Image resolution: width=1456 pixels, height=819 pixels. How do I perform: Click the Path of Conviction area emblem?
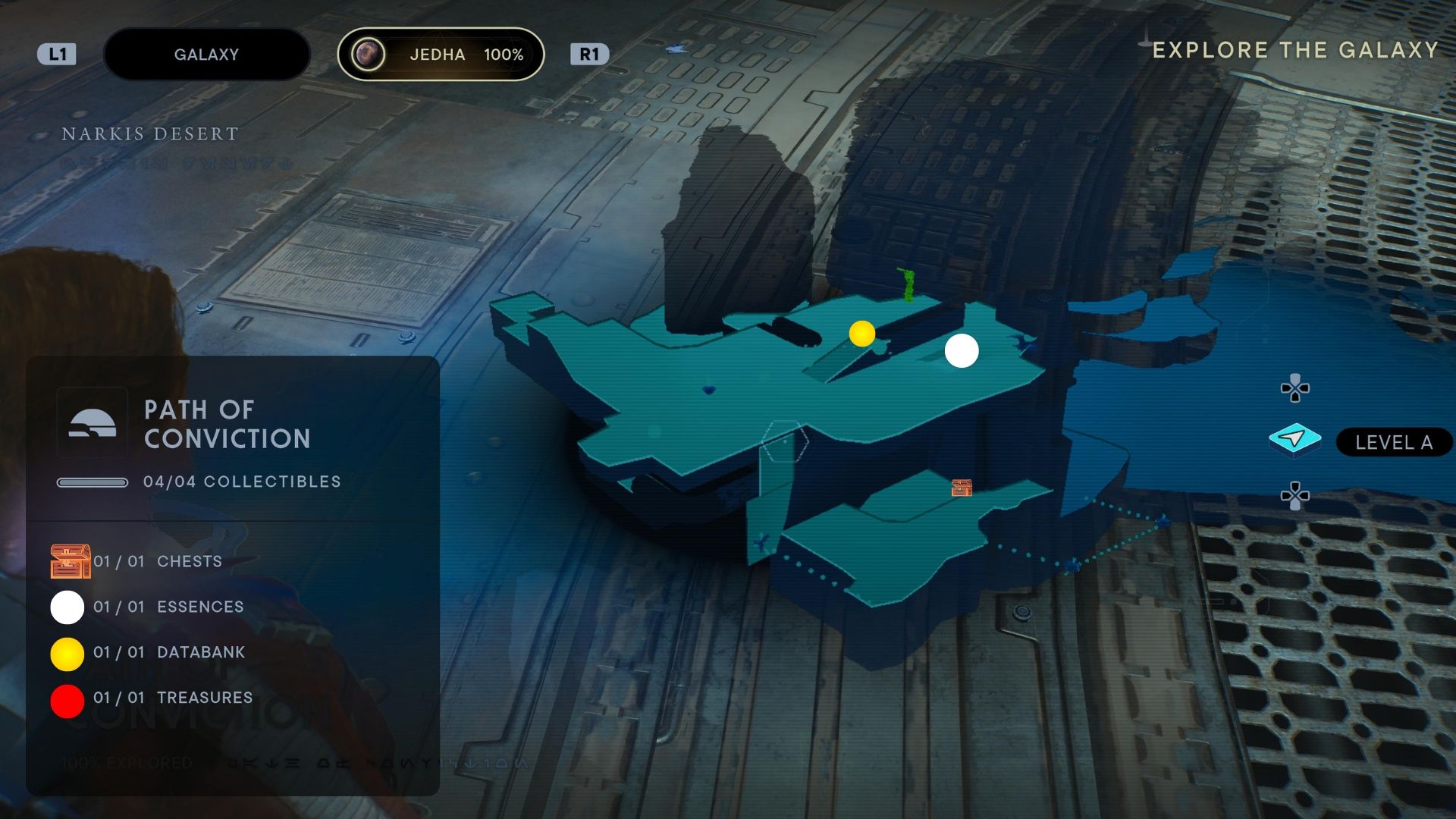click(x=92, y=422)
